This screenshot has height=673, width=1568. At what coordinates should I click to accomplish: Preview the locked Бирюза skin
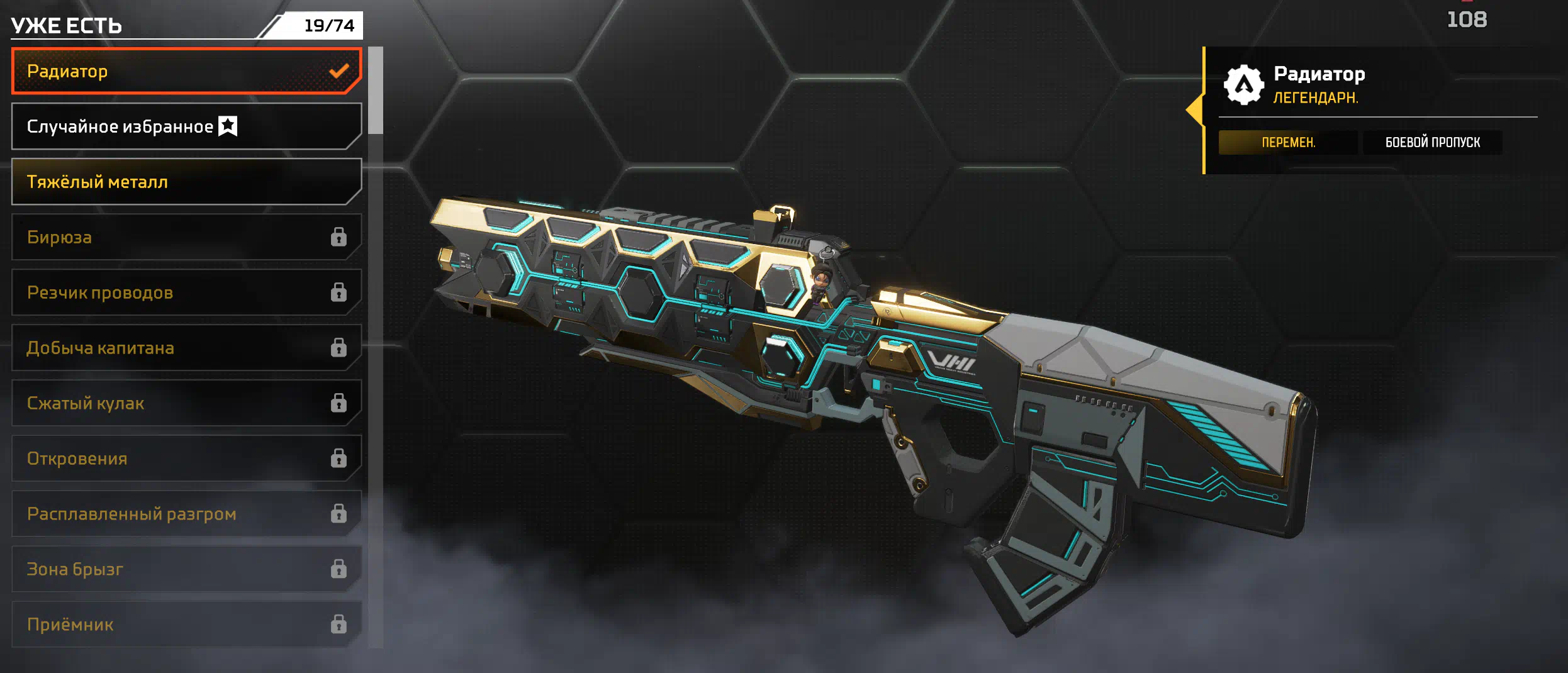(x=186, y=237)
